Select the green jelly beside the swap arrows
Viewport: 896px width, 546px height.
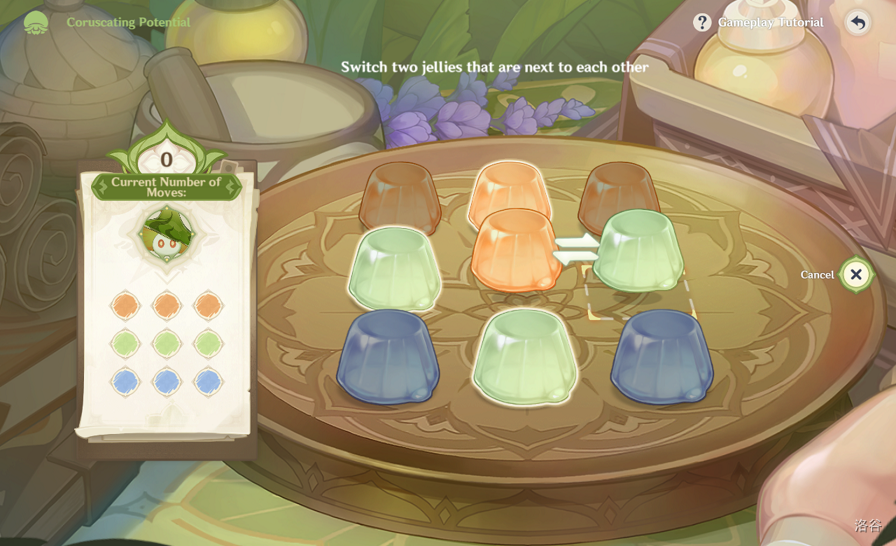click(638, 251)
